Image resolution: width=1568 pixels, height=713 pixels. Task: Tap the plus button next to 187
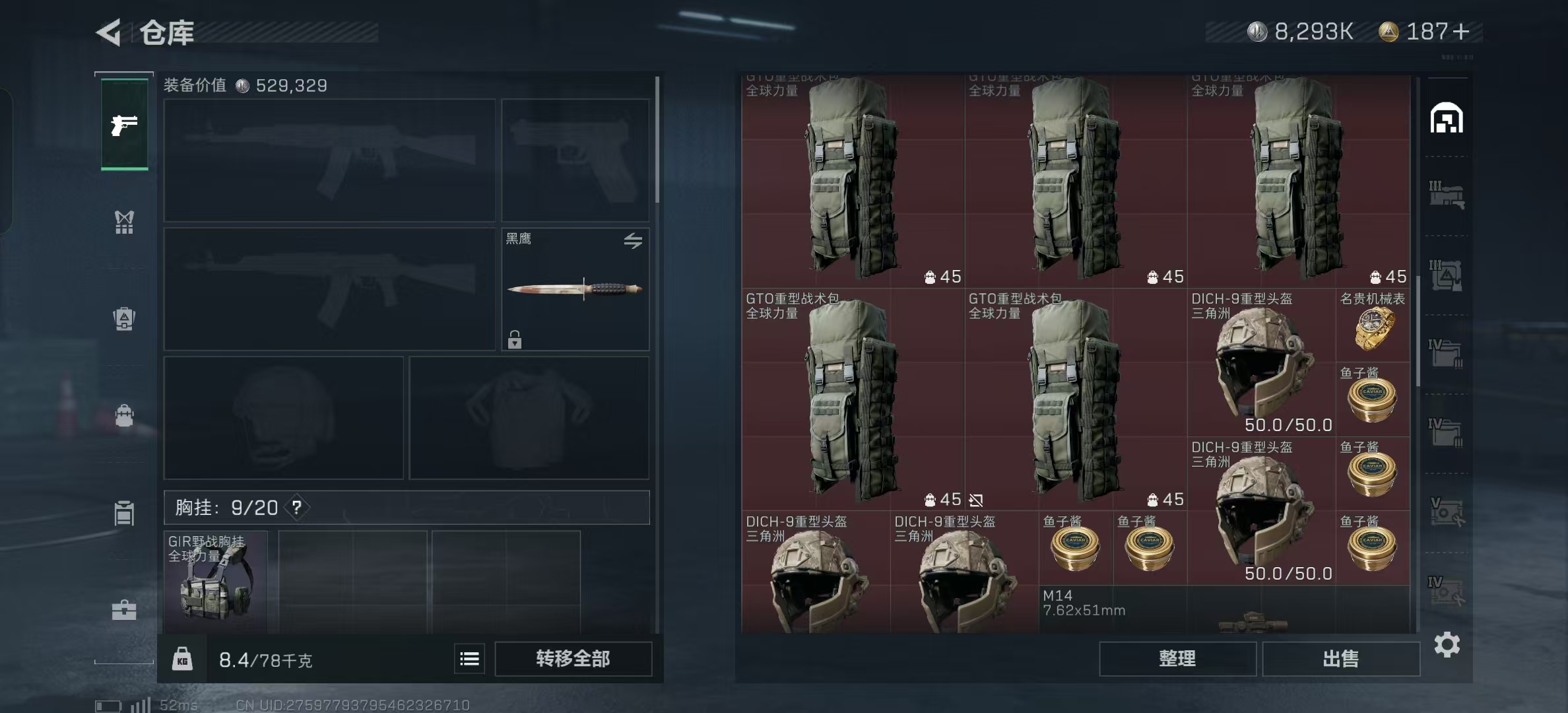1461,32
